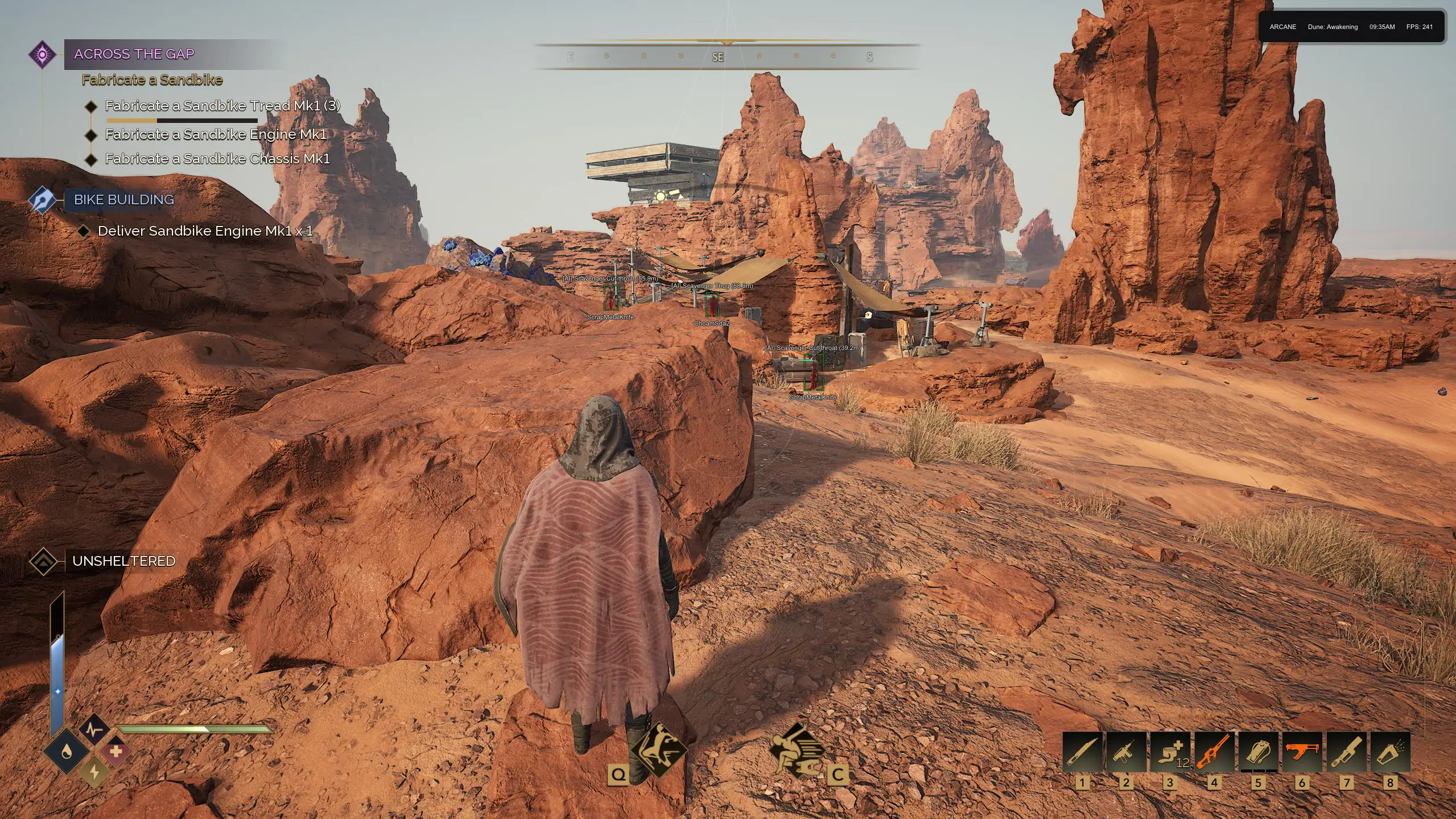1456x819 pixels.
Task: Click the Deliver Sandbike Engine Mk1 objective
Action: tap(205, 231)
